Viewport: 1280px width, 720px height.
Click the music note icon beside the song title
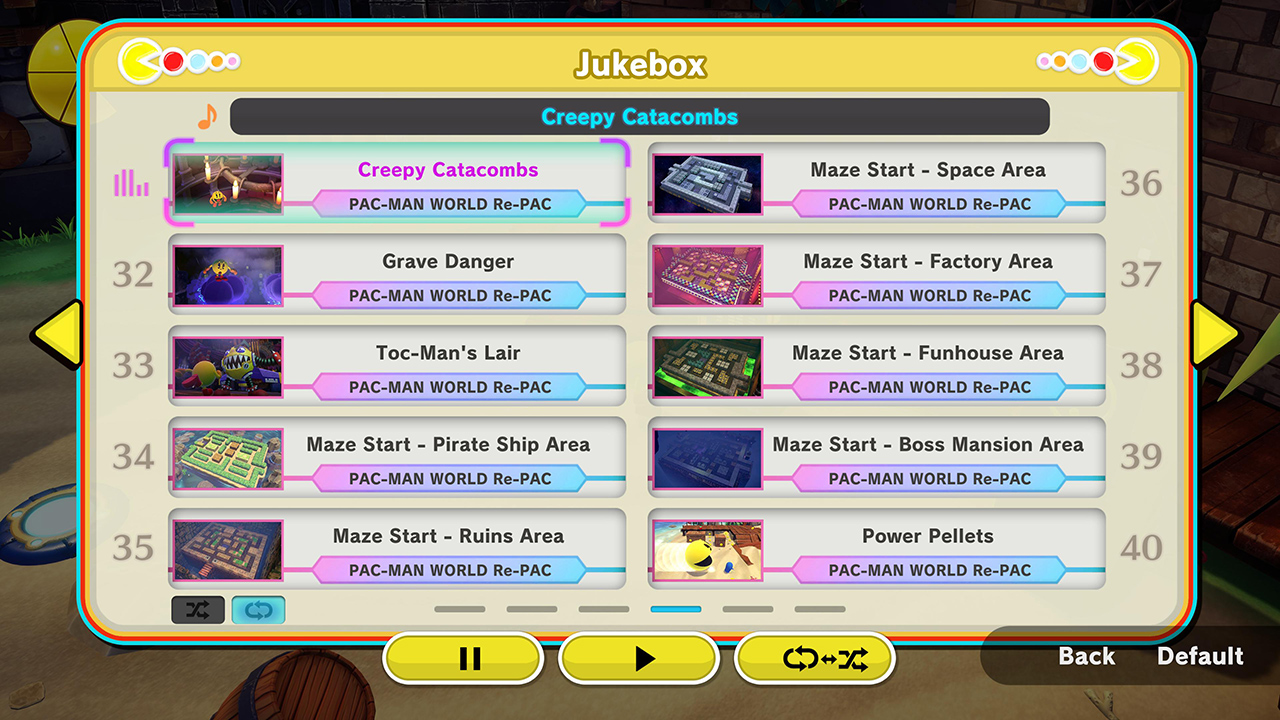(x=208, y=116)
